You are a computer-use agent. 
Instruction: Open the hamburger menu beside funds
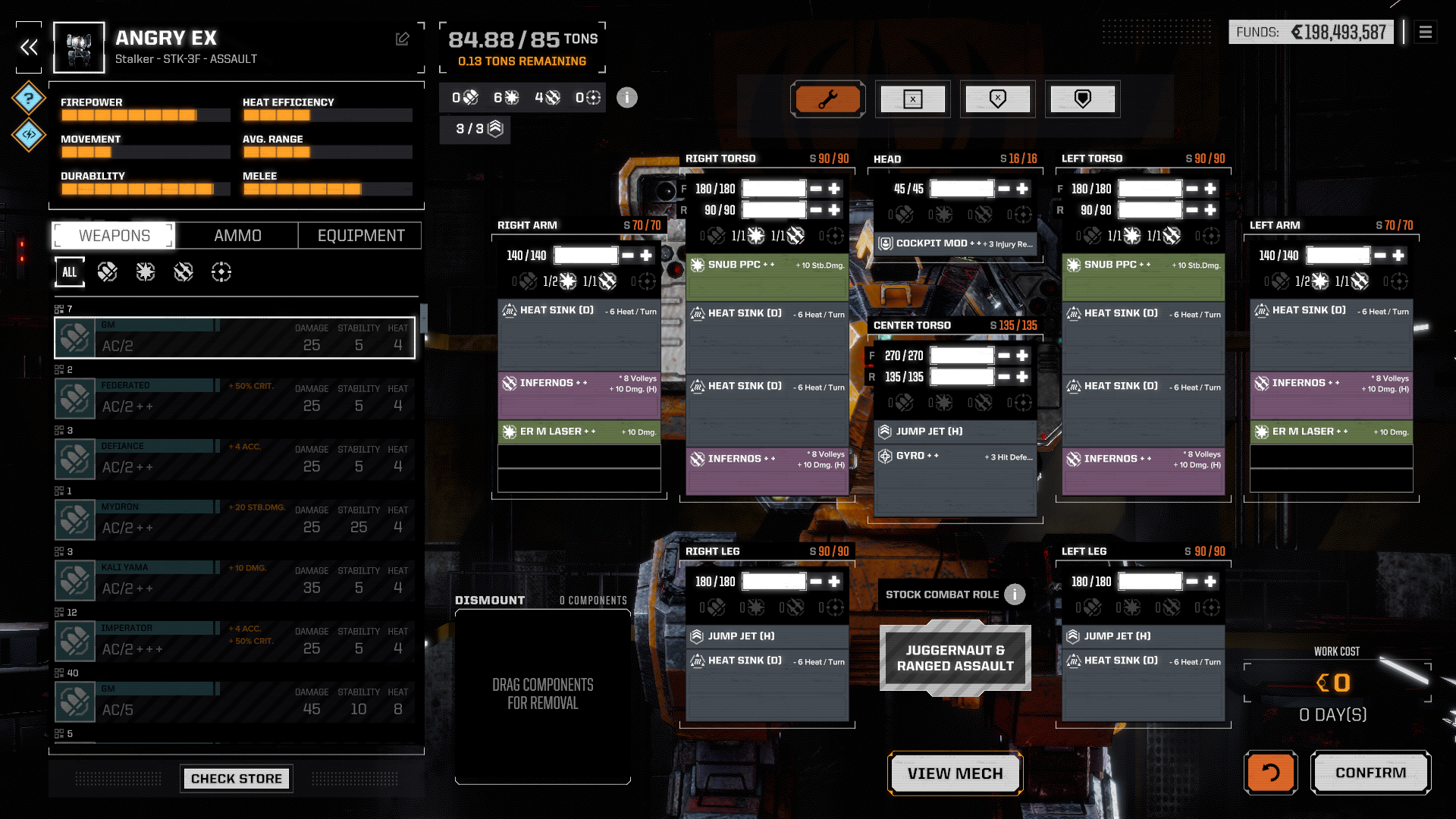(x=1426, y=32)
